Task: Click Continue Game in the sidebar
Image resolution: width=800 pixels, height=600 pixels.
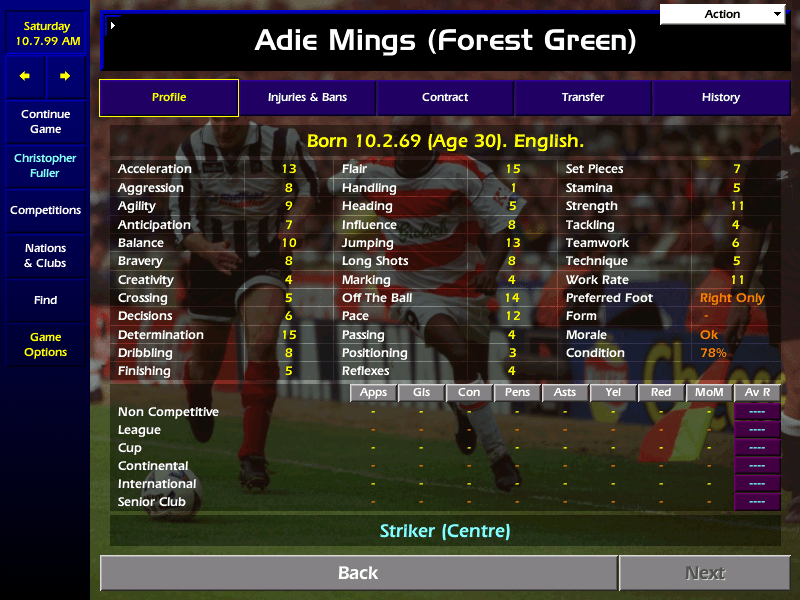Action: [45, 122]
